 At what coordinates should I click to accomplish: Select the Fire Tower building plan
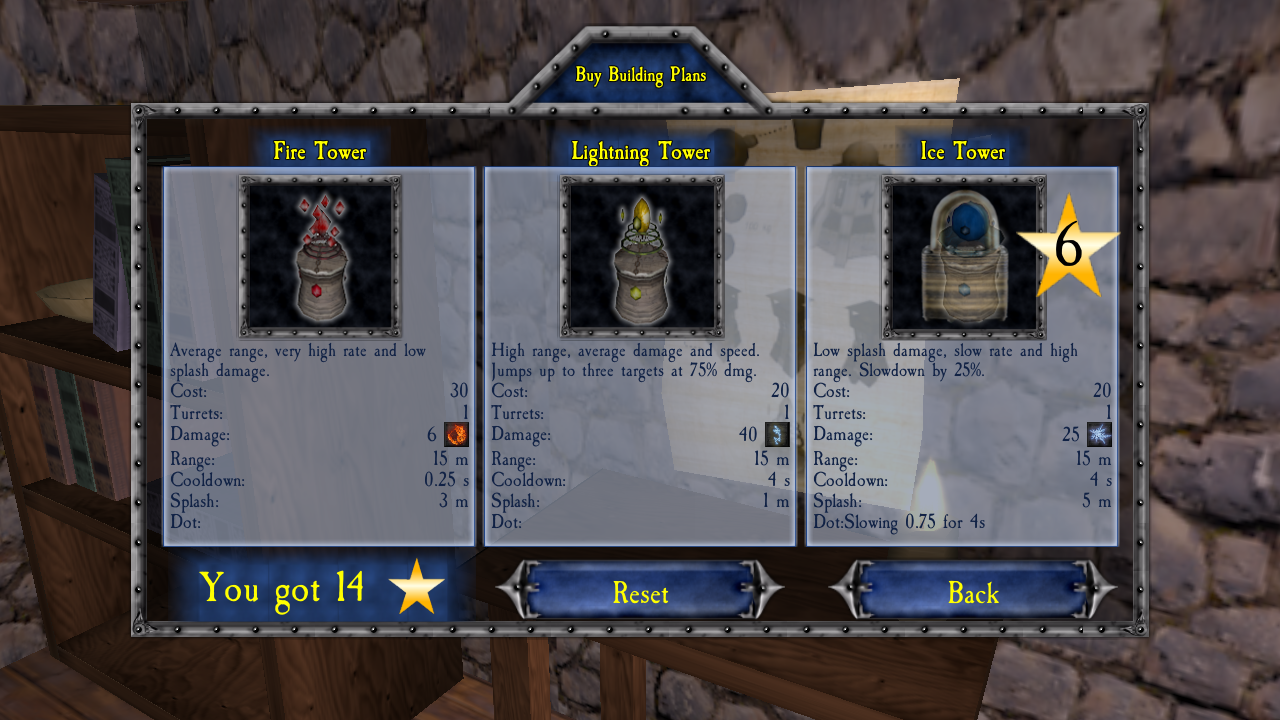319,258
